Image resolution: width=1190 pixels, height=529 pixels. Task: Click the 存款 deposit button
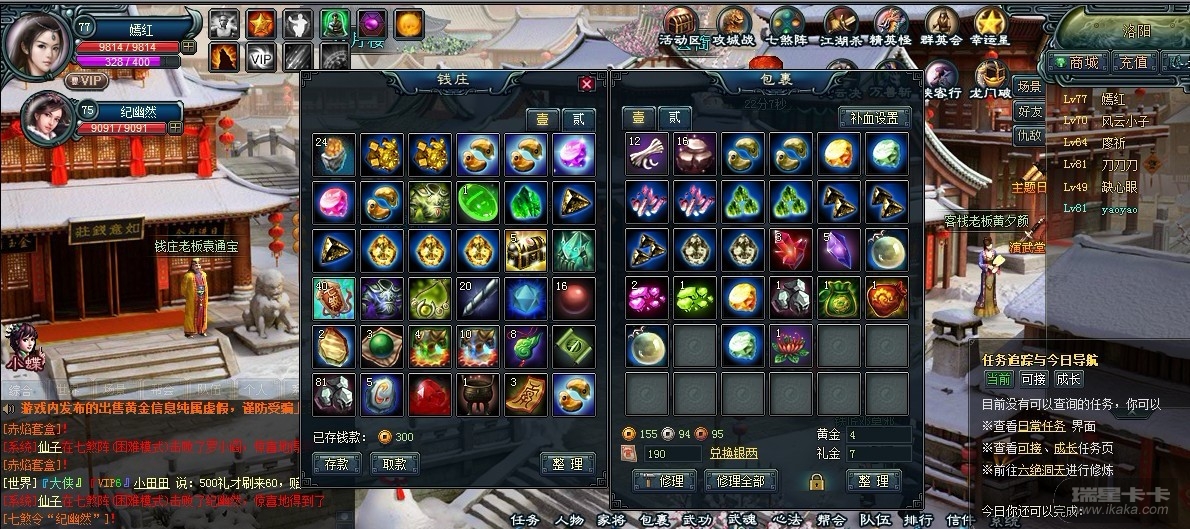(336, 463)
